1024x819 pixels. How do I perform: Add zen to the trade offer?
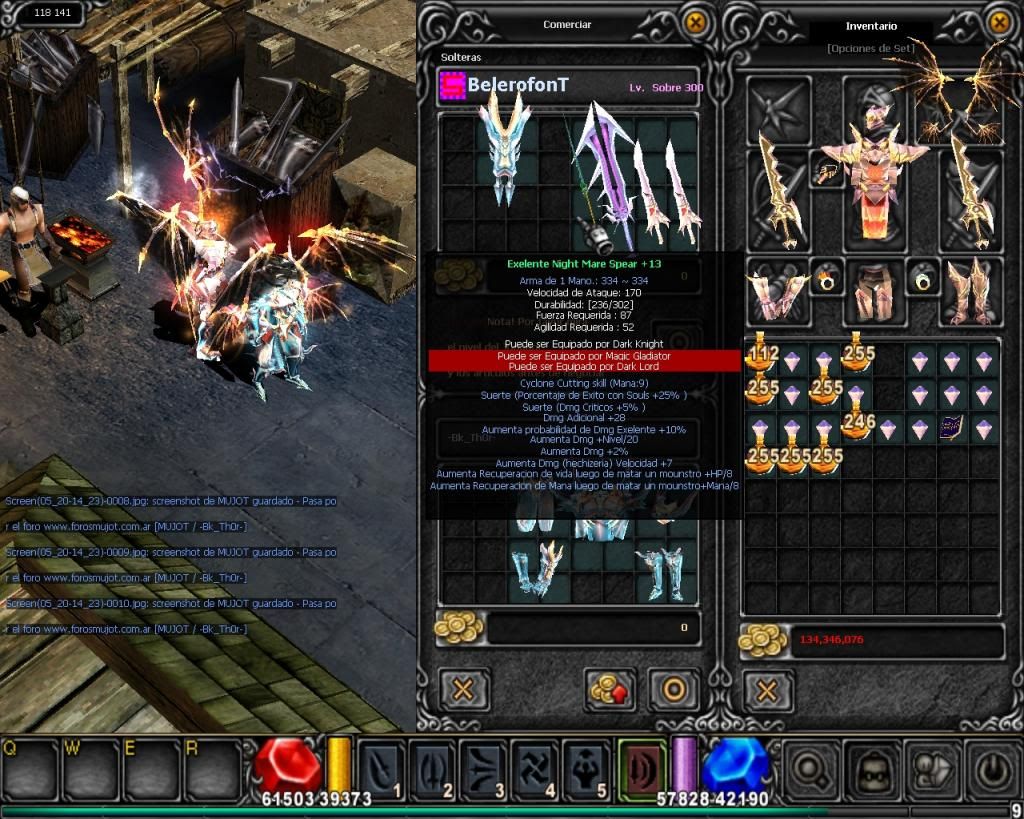click(x=608, y=690)
